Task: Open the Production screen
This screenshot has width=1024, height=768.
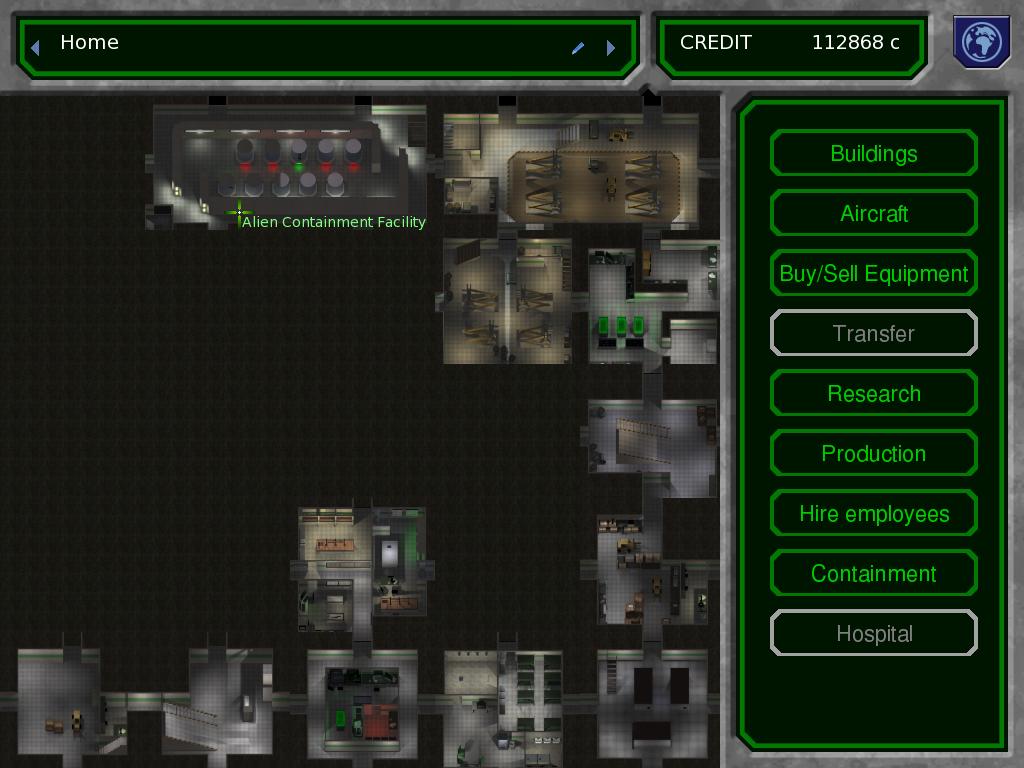Action: coord(873,454)
